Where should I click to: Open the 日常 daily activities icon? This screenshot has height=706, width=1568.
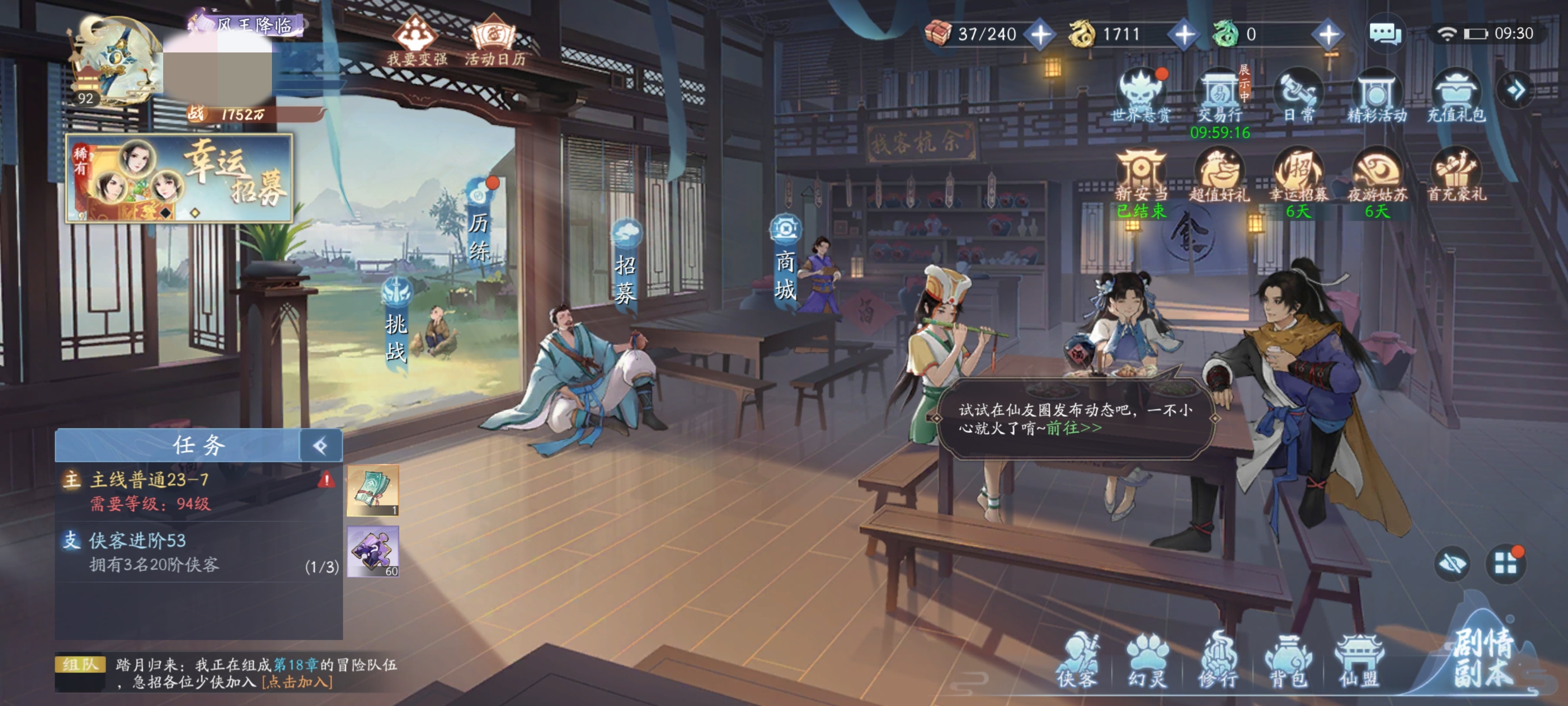[x=1298, y=96]
